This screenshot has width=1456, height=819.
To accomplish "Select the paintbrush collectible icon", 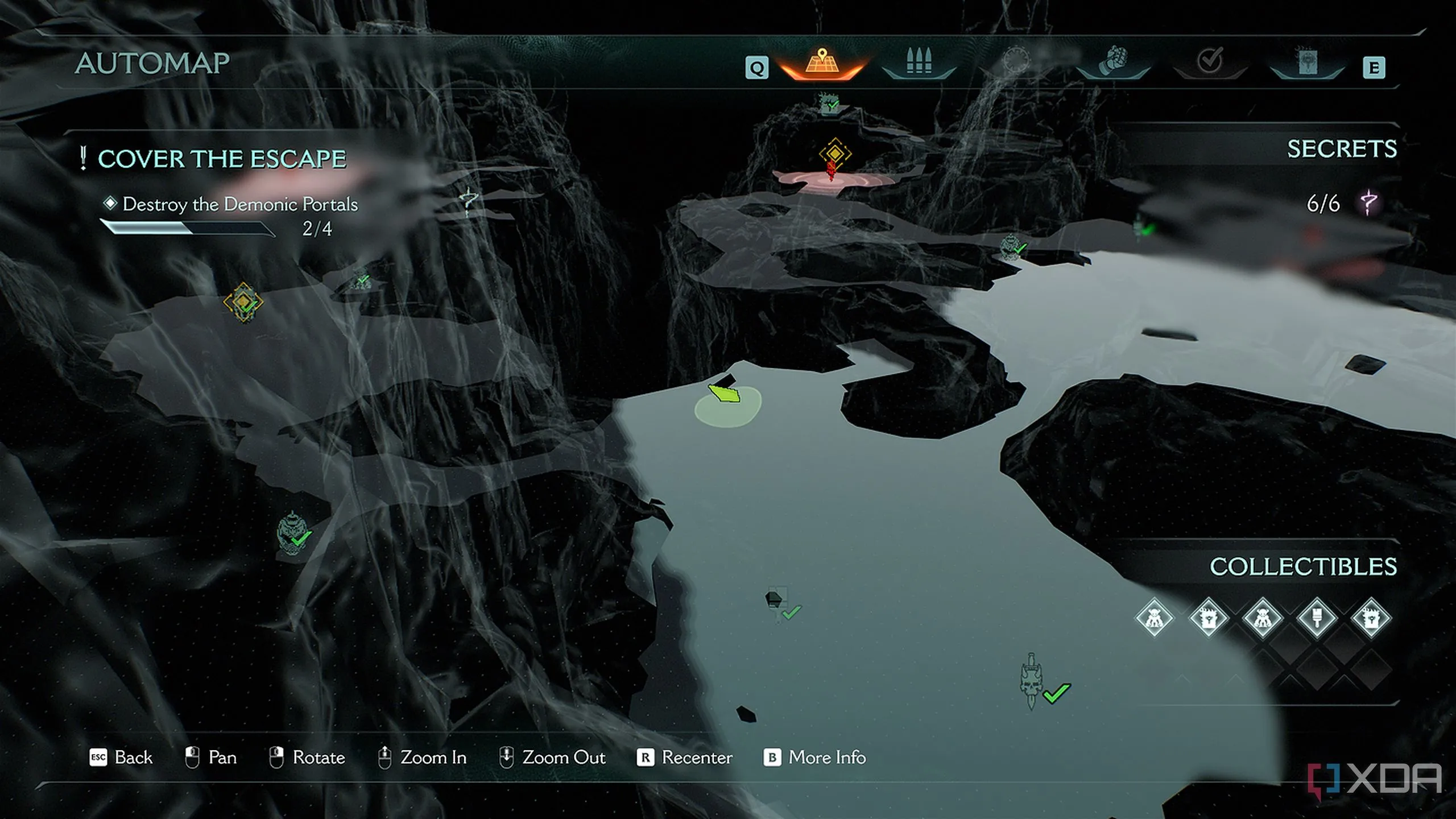I will pyautogui.click(x=1317, y=618).
